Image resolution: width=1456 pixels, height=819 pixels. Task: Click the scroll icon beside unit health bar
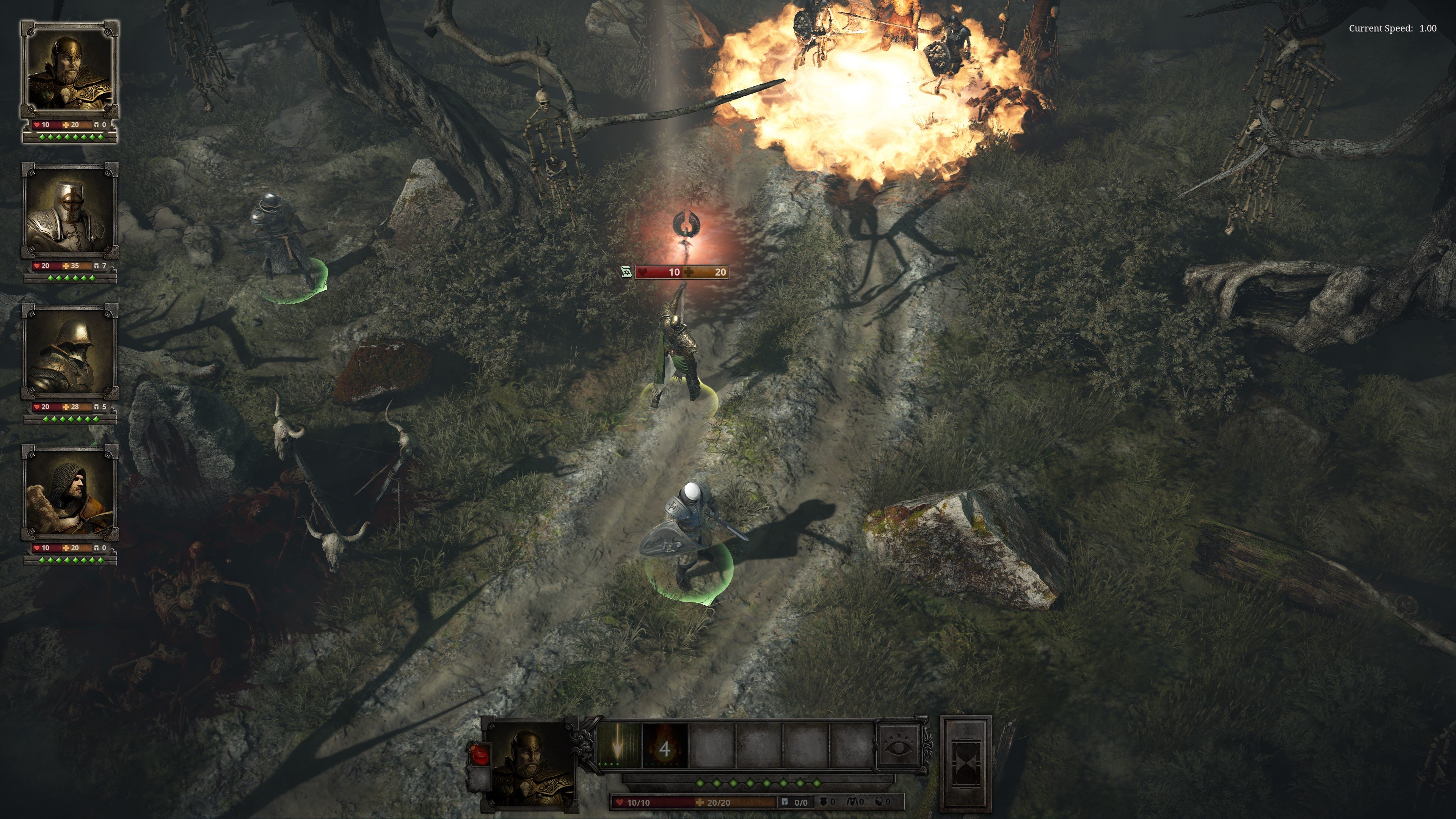click(x=626, y=273)
